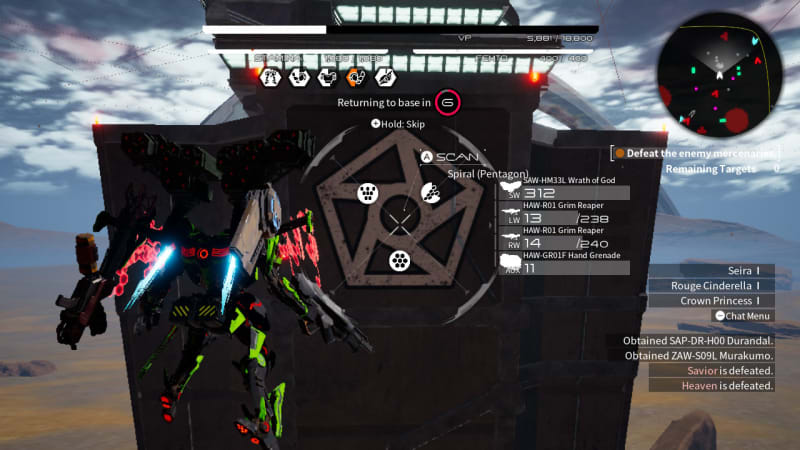Choose the Hand Grenade auxiliary slot
The width and height of the screenshot is (800, 450).
pyautogui.click(x=565, y=262)
